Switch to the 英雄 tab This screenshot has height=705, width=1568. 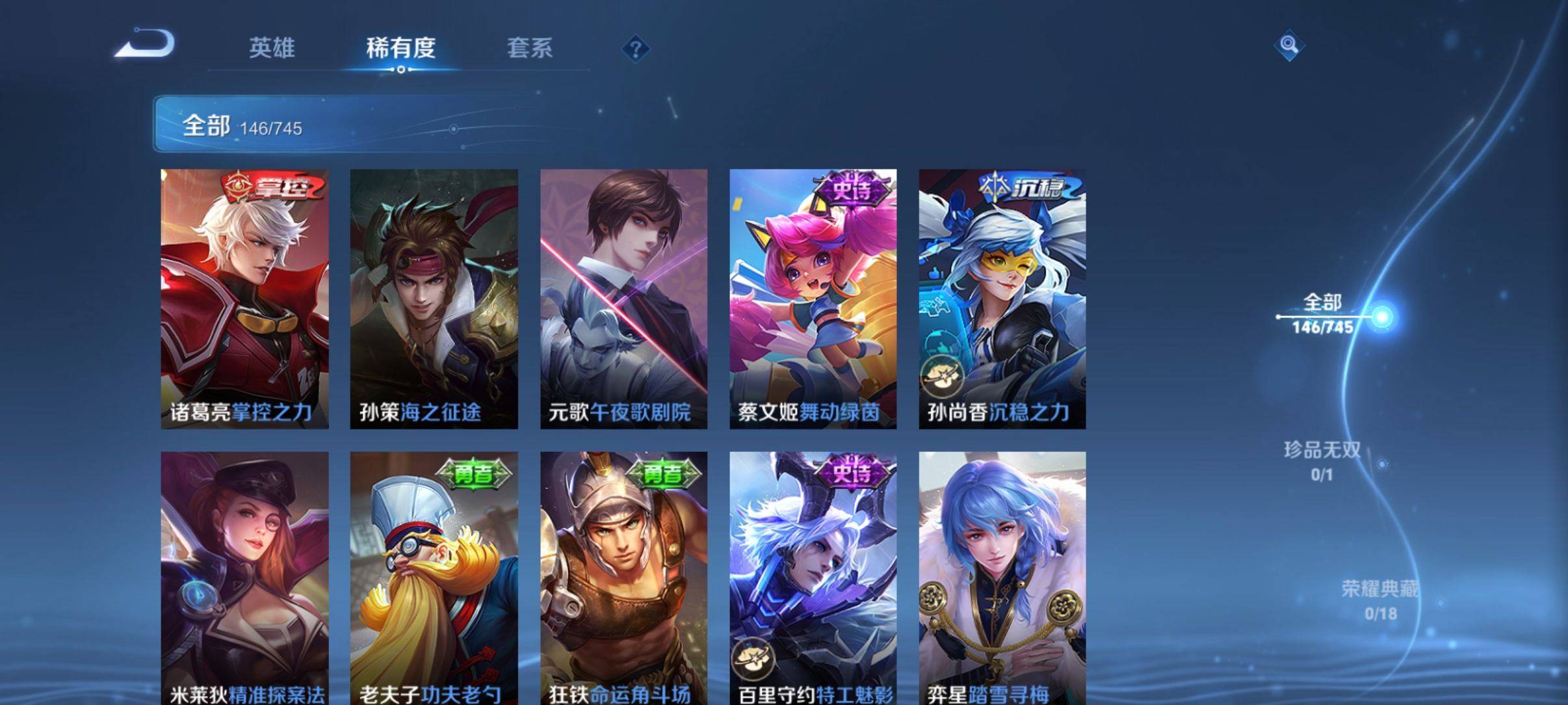click(x=272, y=48)
